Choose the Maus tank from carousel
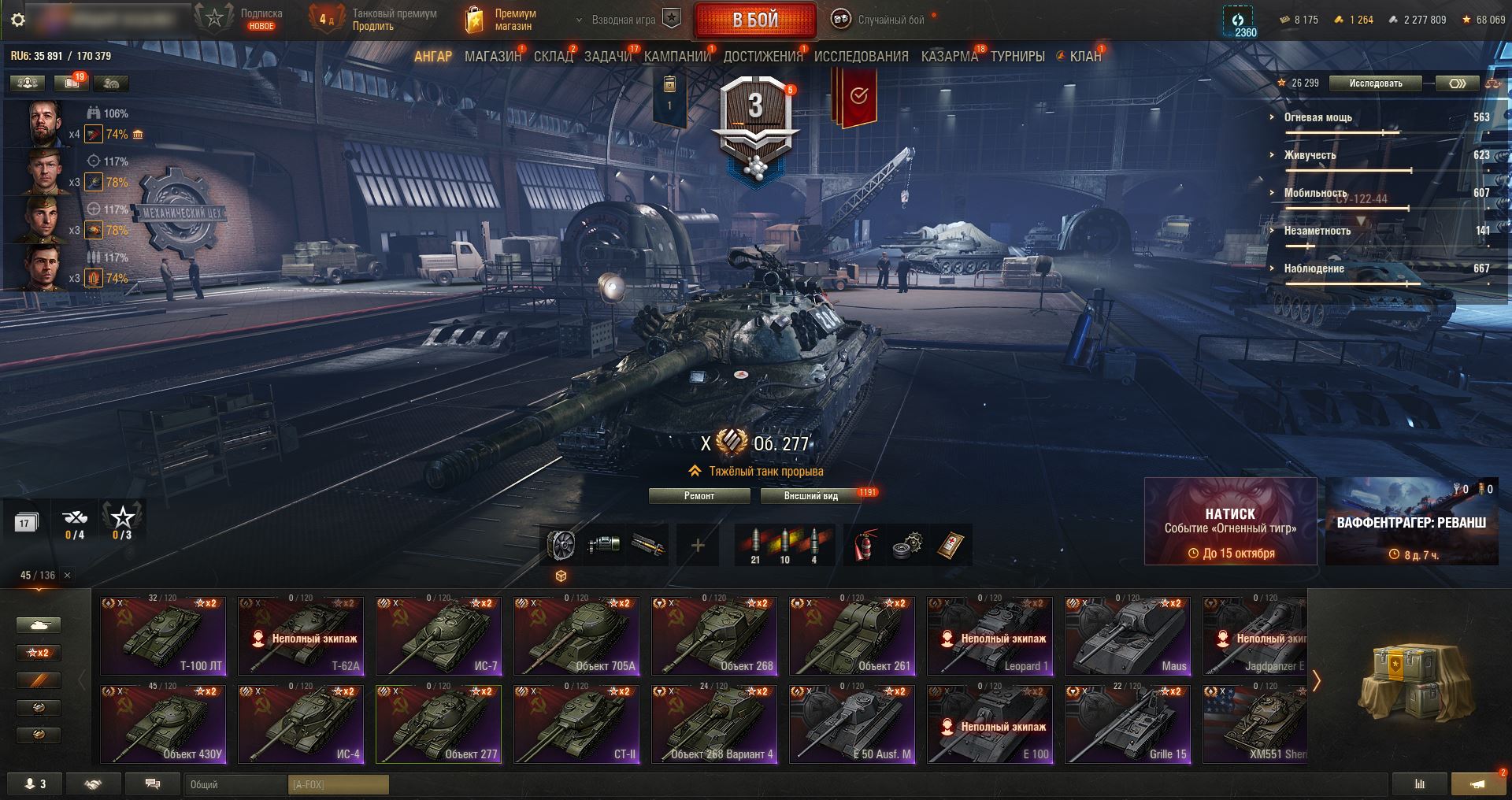This screenshot has width=1512, height=800. (x=1128, y=635)
